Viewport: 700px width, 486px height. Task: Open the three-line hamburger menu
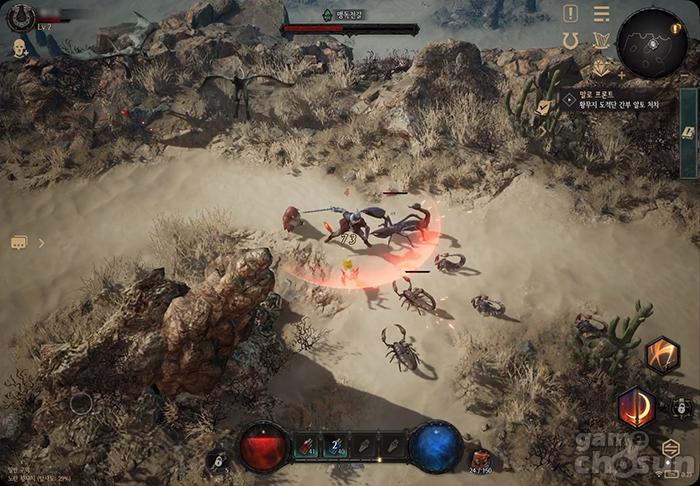click(601, 14)
